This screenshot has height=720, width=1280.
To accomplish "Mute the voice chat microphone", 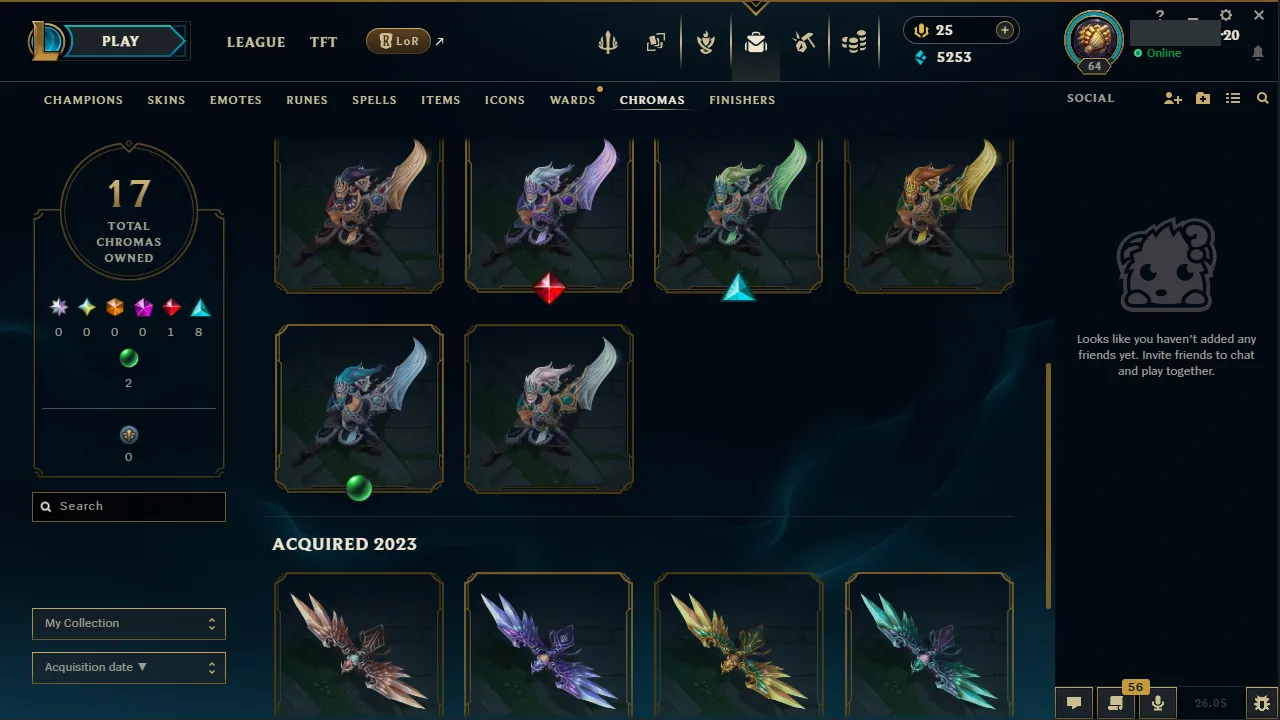I will [x=1157, y=701].
